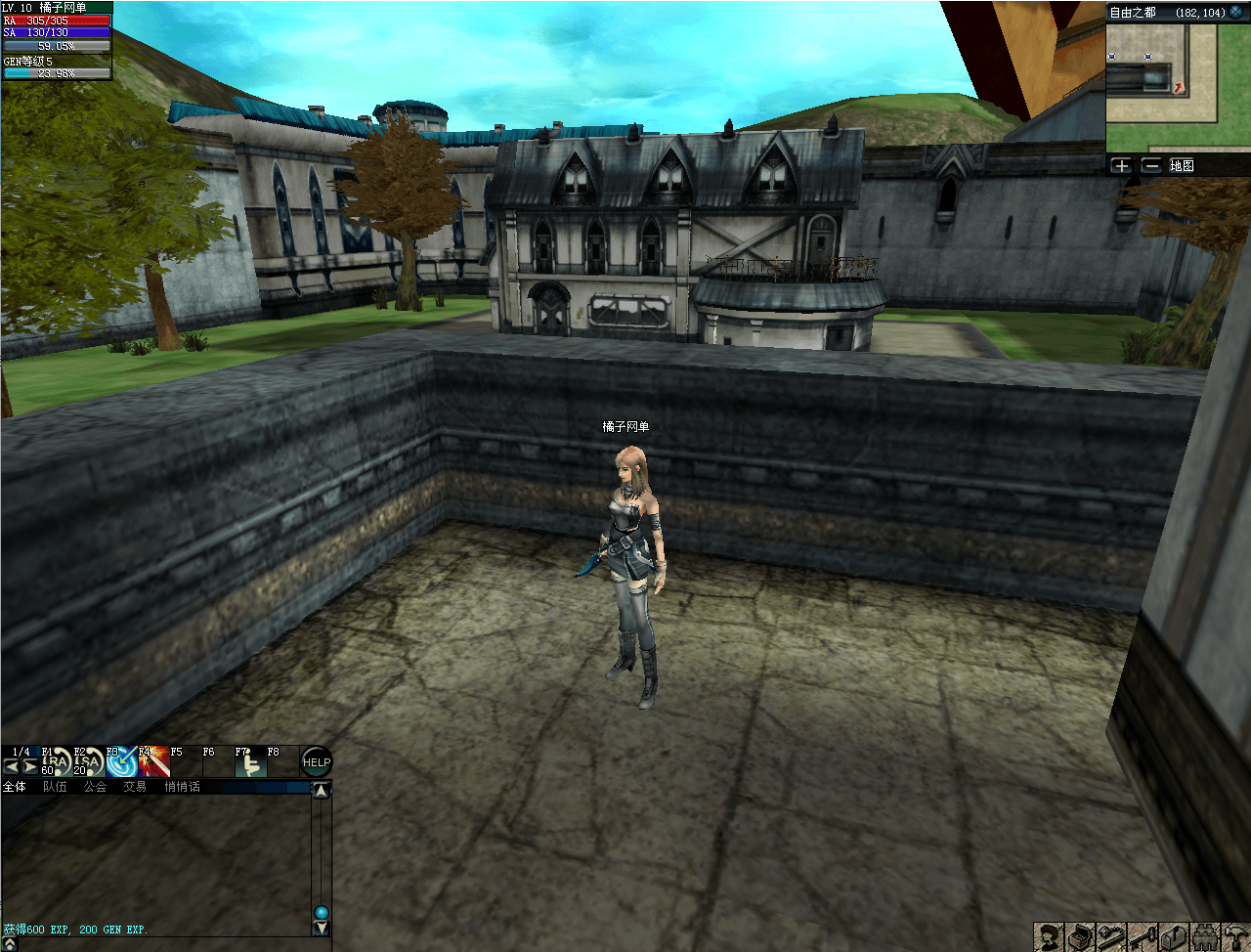Go to the previous hotbar page
This screenshot has height=952, width=1251.
[x=12, y=766]
